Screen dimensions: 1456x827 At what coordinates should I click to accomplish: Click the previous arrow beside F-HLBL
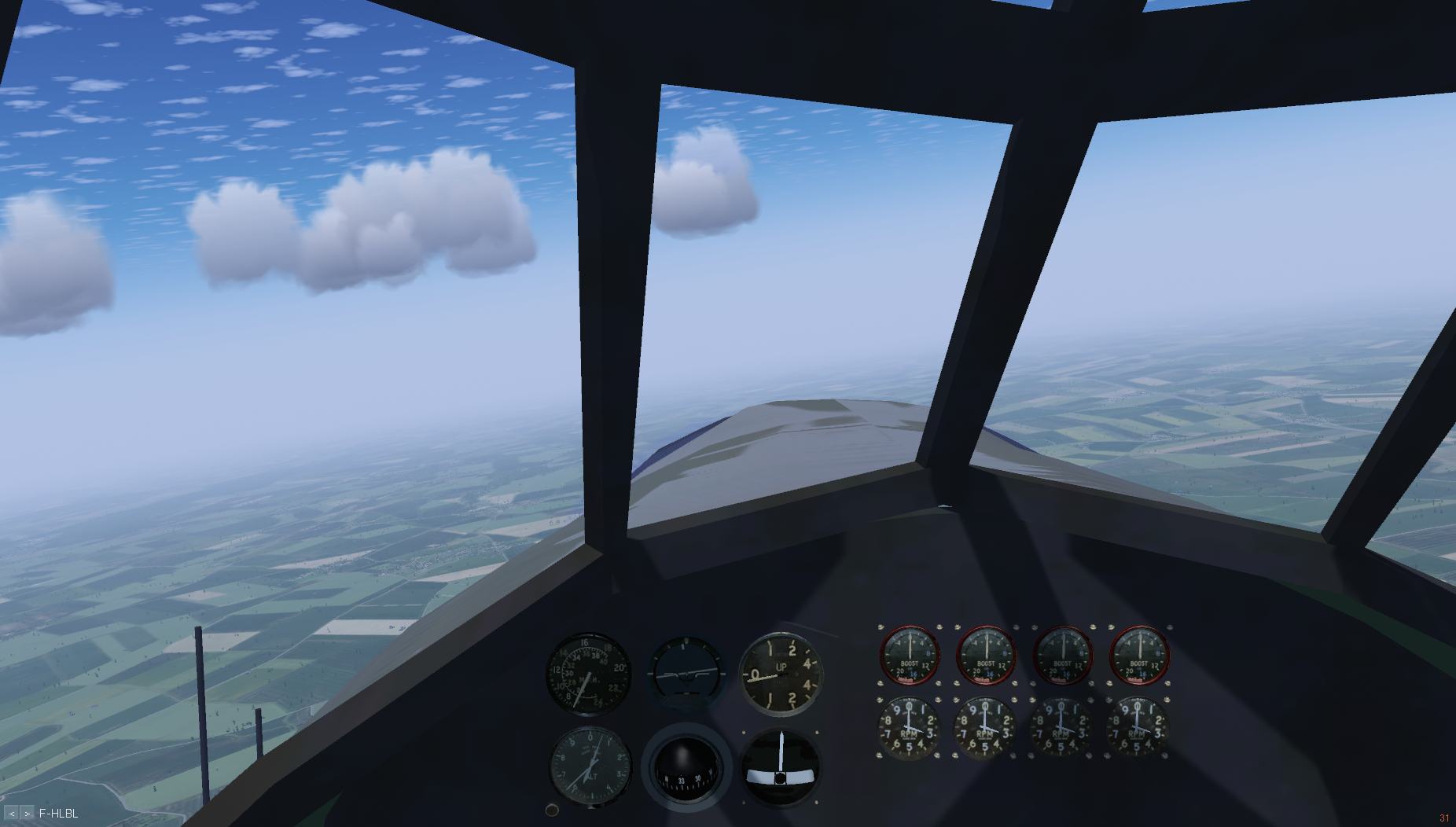tap(12, 814)
